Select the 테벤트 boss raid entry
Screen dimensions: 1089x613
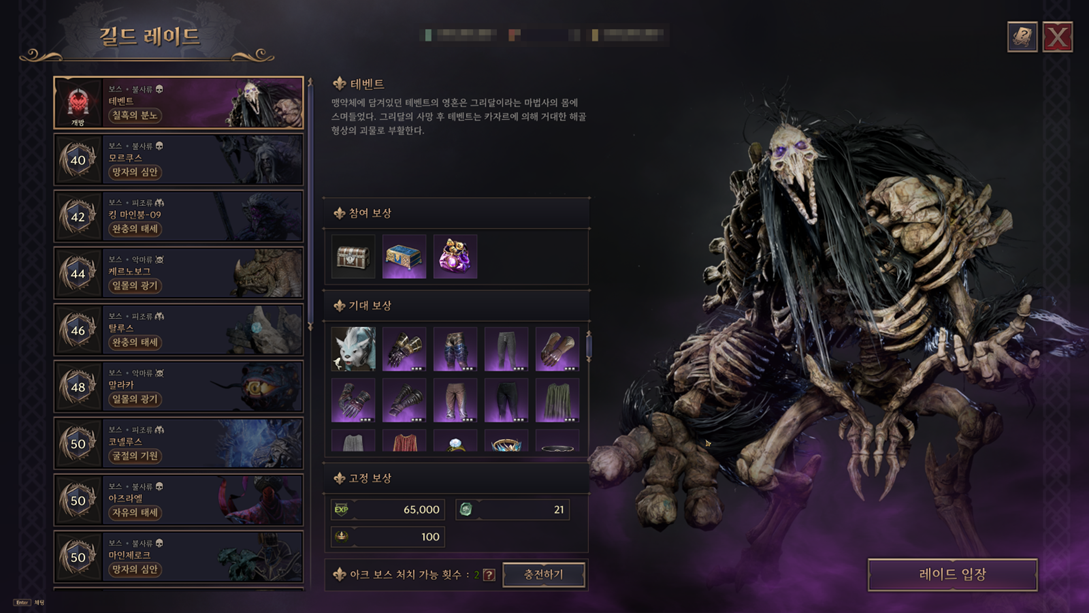coord(179,103)
